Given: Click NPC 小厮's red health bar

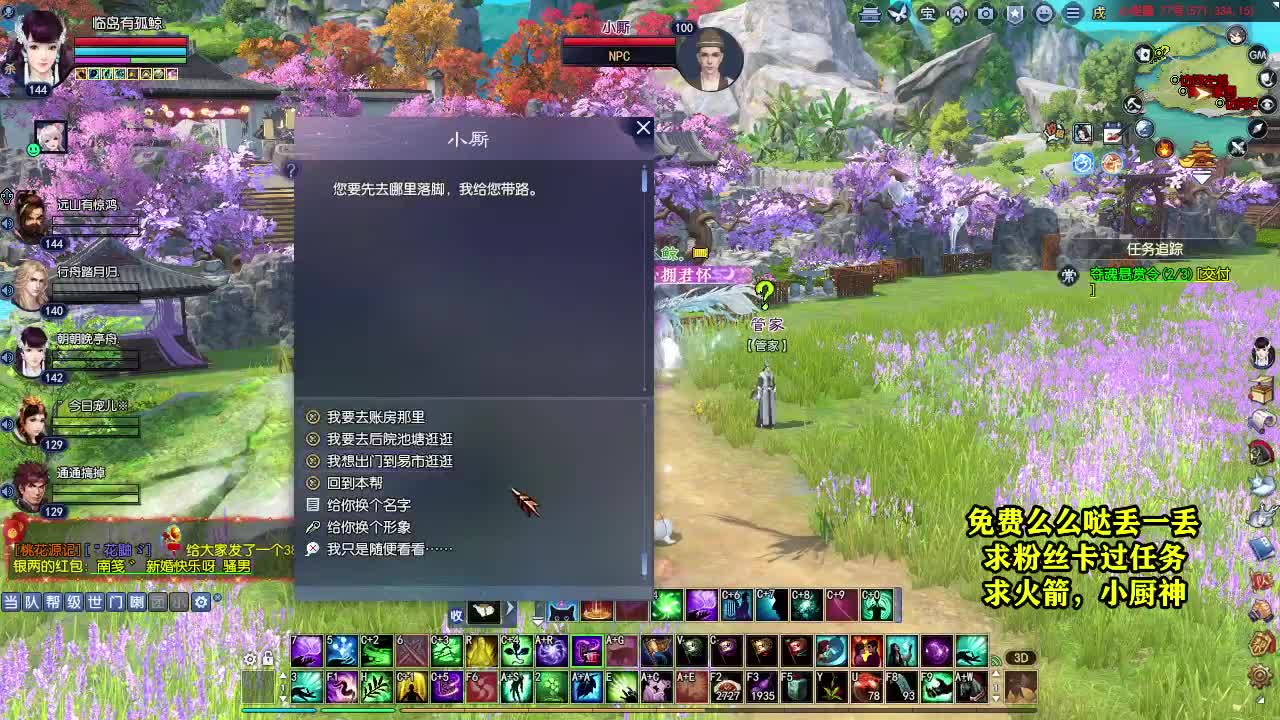Looking at the screenshot, I should [620, 42].
